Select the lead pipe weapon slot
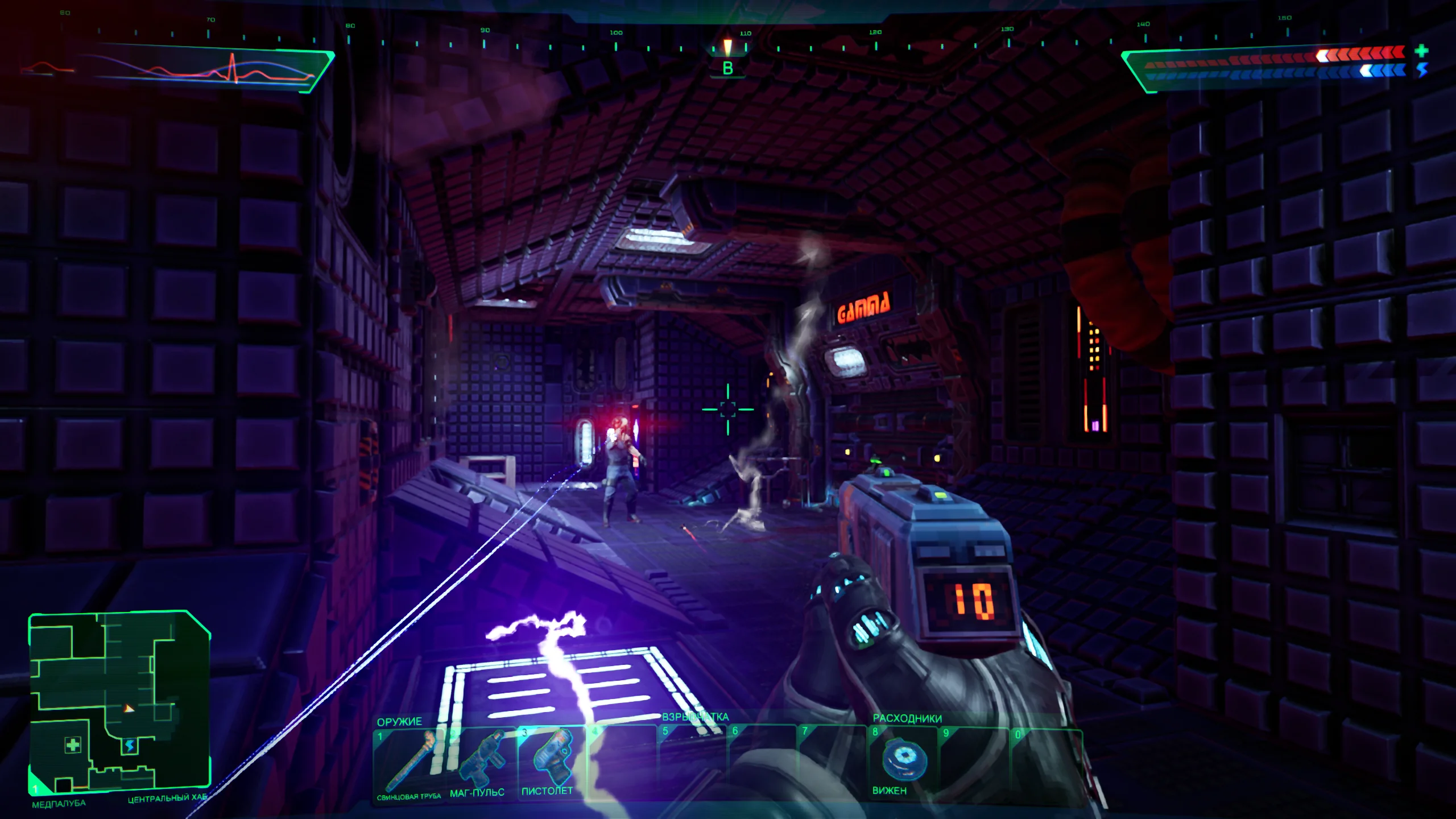Viewport: 1456px width, 819px height. (408, 762)
